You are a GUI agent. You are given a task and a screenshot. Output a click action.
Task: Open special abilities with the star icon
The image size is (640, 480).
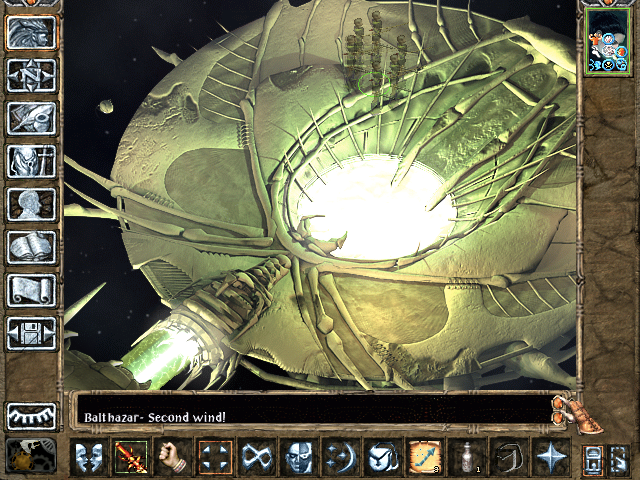pyautogui.click(x=551, y=457)
